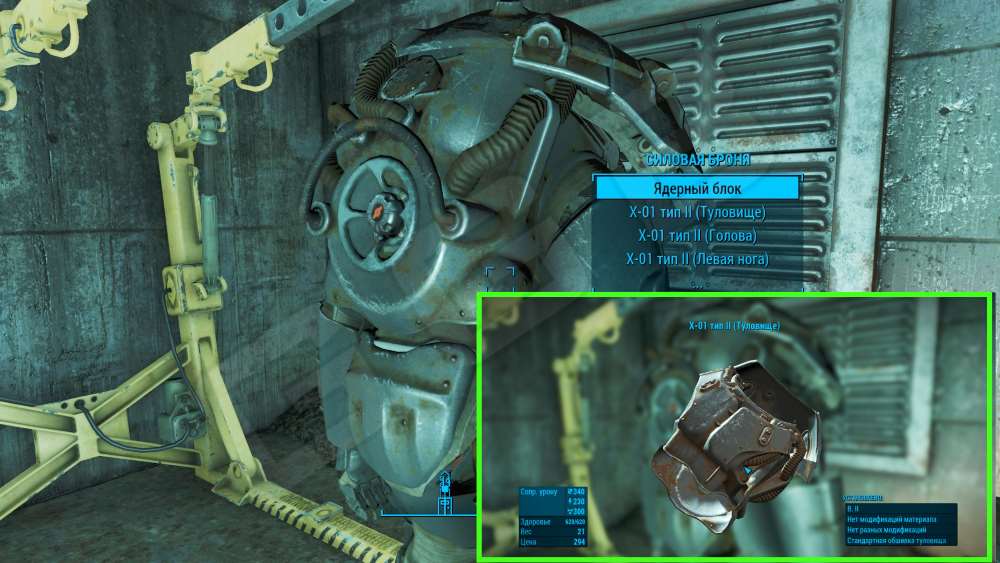Choose the Нет модификаций материала row
This screenshot has width=1000, height=563.
[x=900, y=520]
